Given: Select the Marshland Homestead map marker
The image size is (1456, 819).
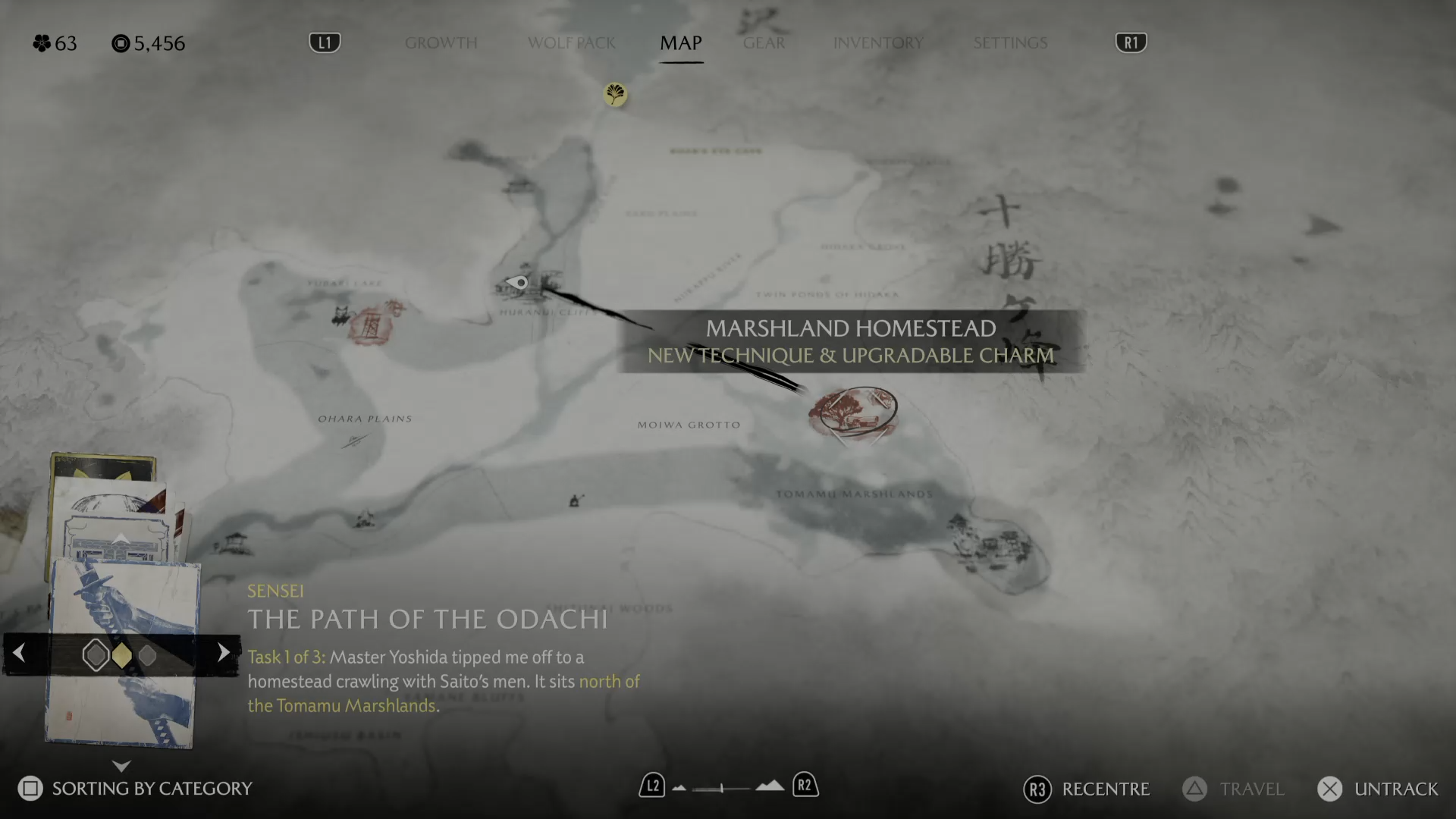Looking at the screenshot, I should [852, 413].
